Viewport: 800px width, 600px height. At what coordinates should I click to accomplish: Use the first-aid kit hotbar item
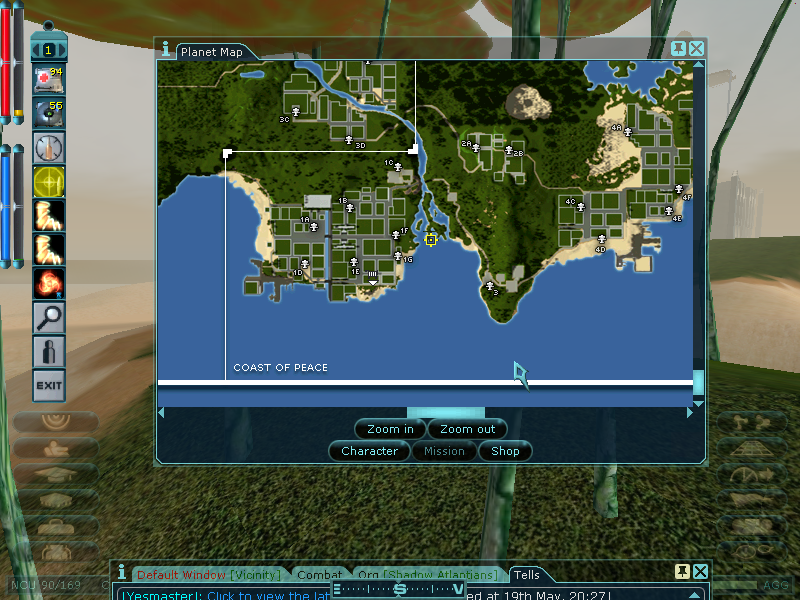coord(48,79)
